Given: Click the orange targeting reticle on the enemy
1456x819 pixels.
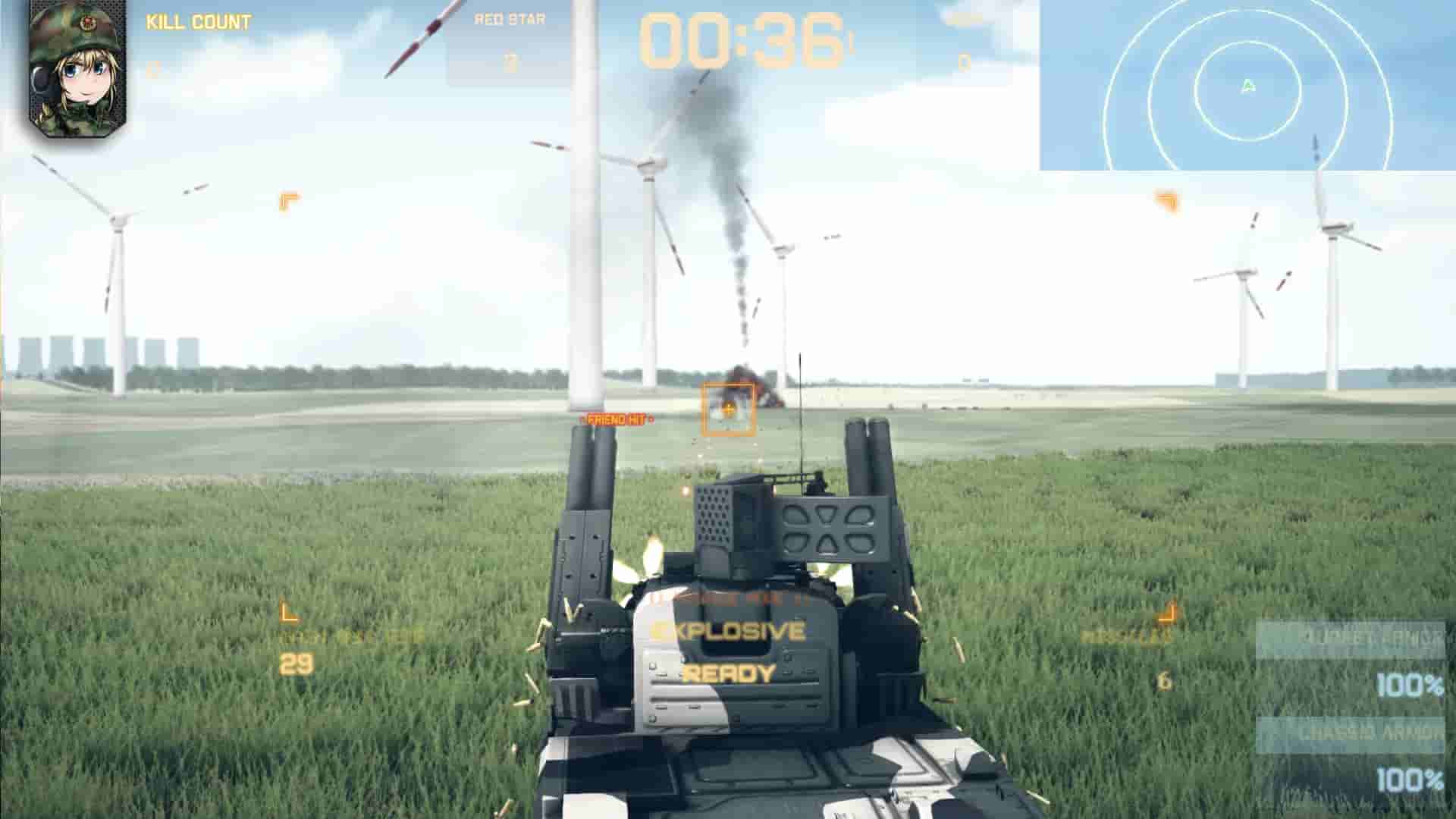Looking at the screenshot, I should pos(730,411).
